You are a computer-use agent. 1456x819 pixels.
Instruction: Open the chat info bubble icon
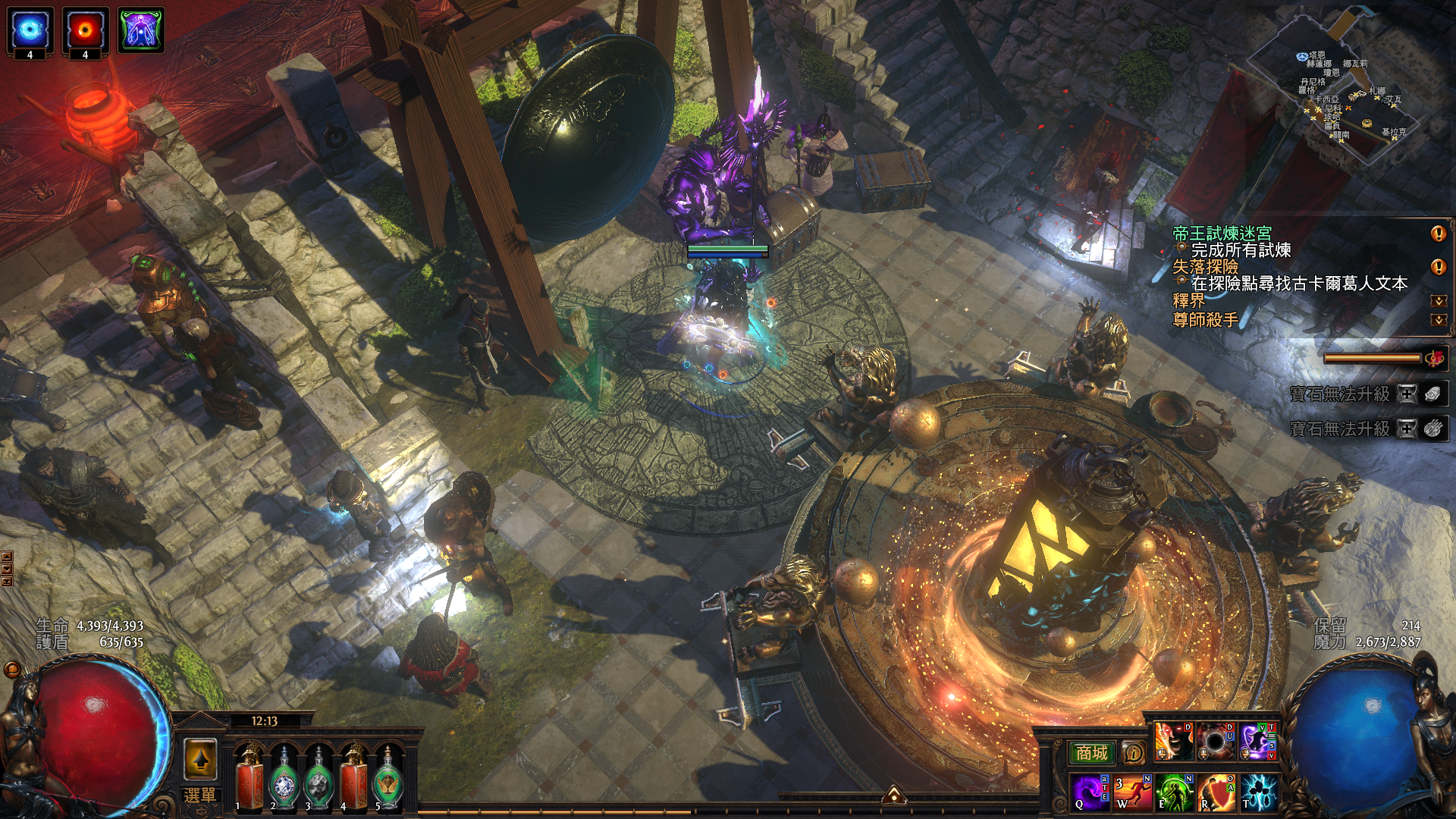(x=1133, y=753)
